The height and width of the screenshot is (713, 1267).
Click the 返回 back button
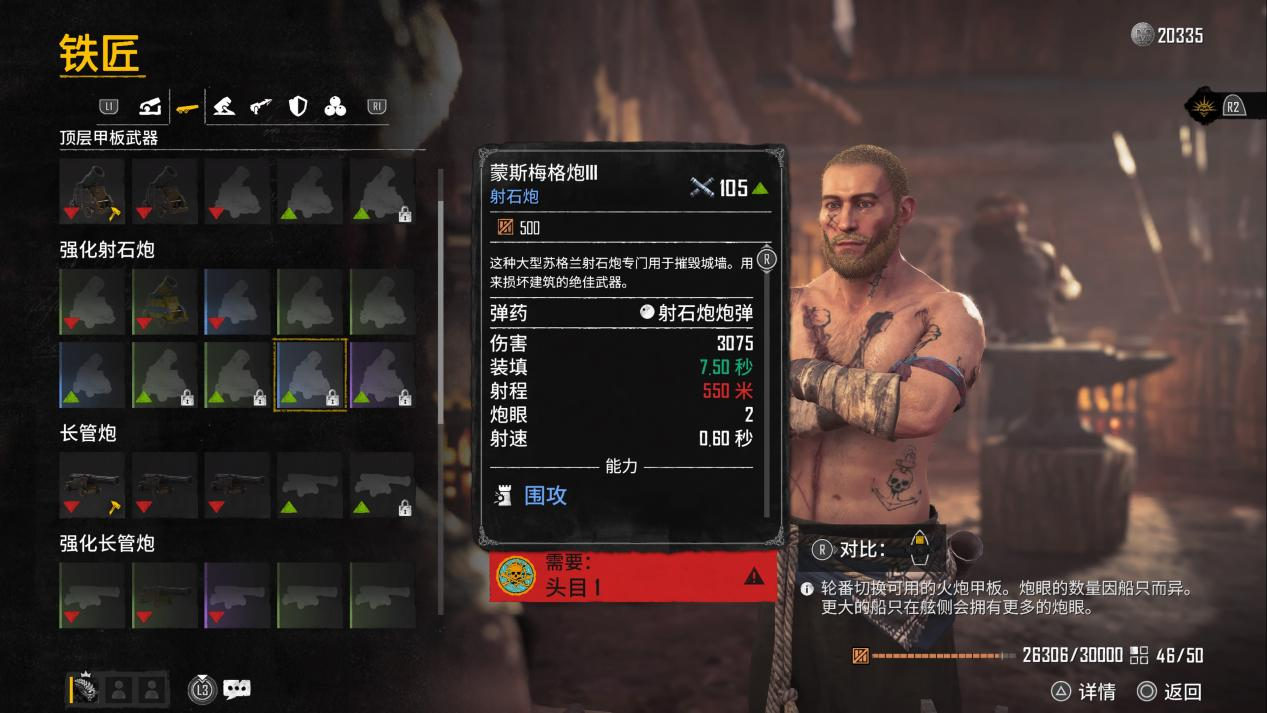click(1170, 691)
